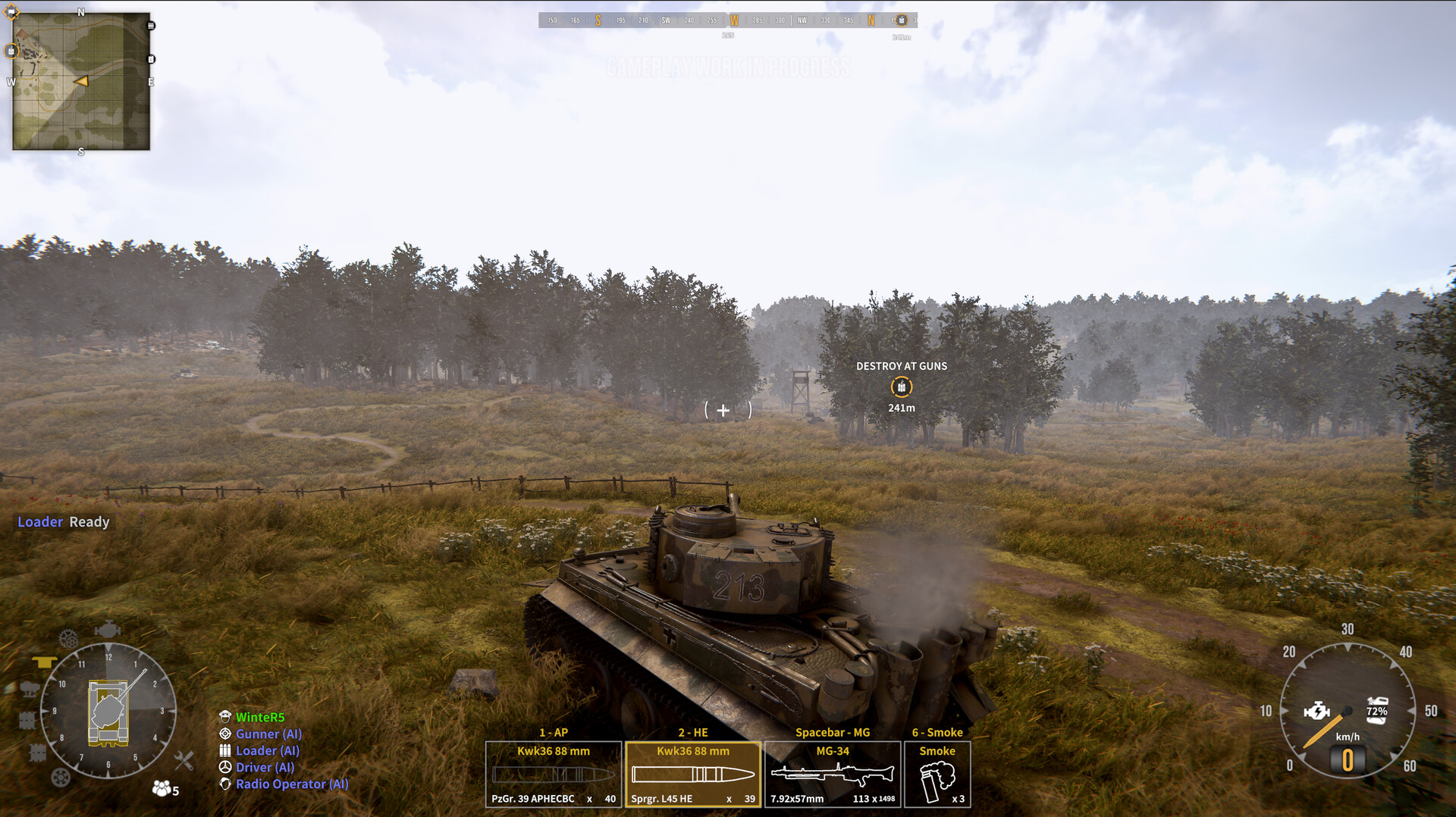Screen dimensions: 1456x817
Task: Click the W marker on the compass bar
Action: 733,20
